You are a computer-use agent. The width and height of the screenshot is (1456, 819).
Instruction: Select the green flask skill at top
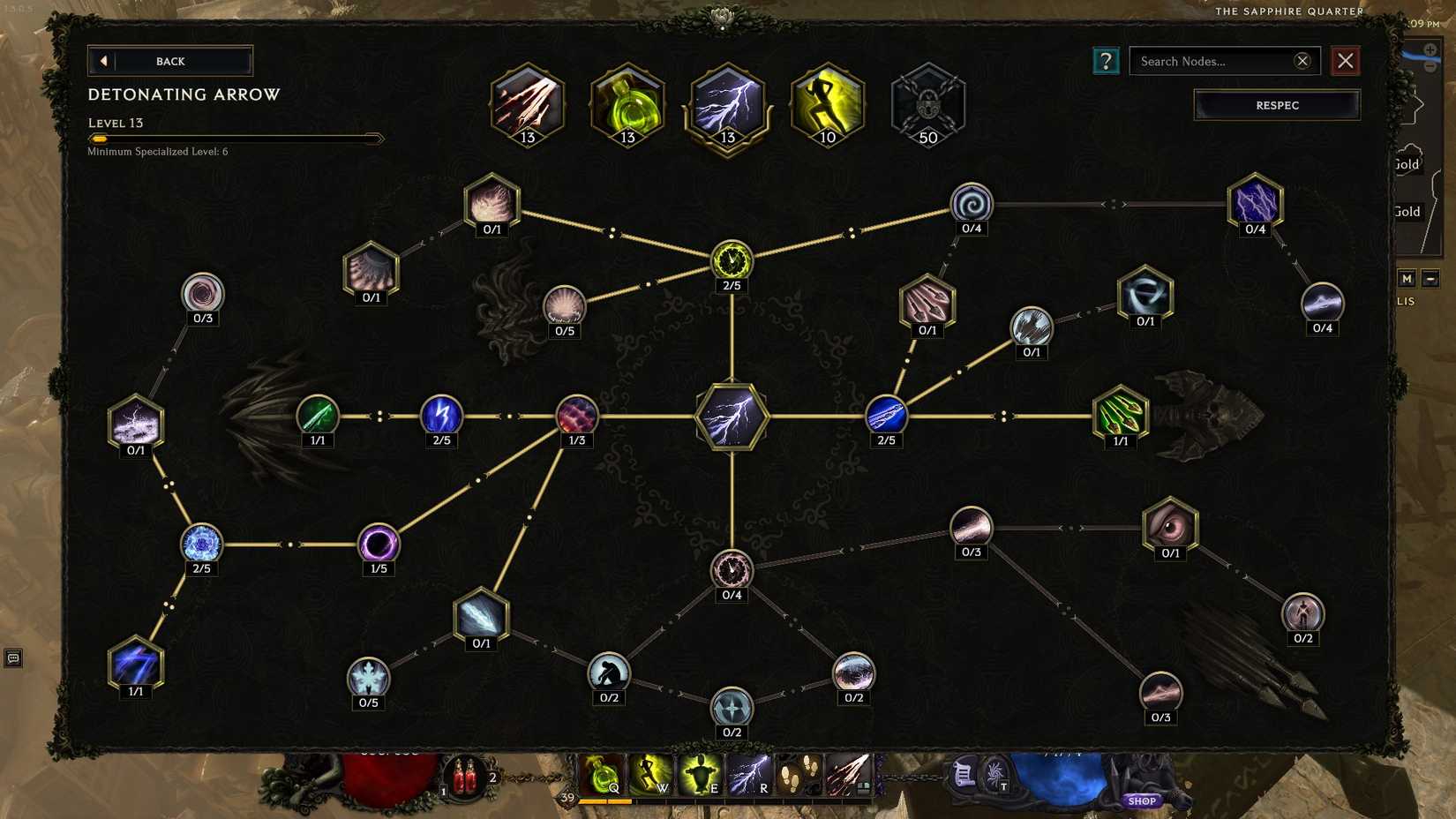pos(627,104)
